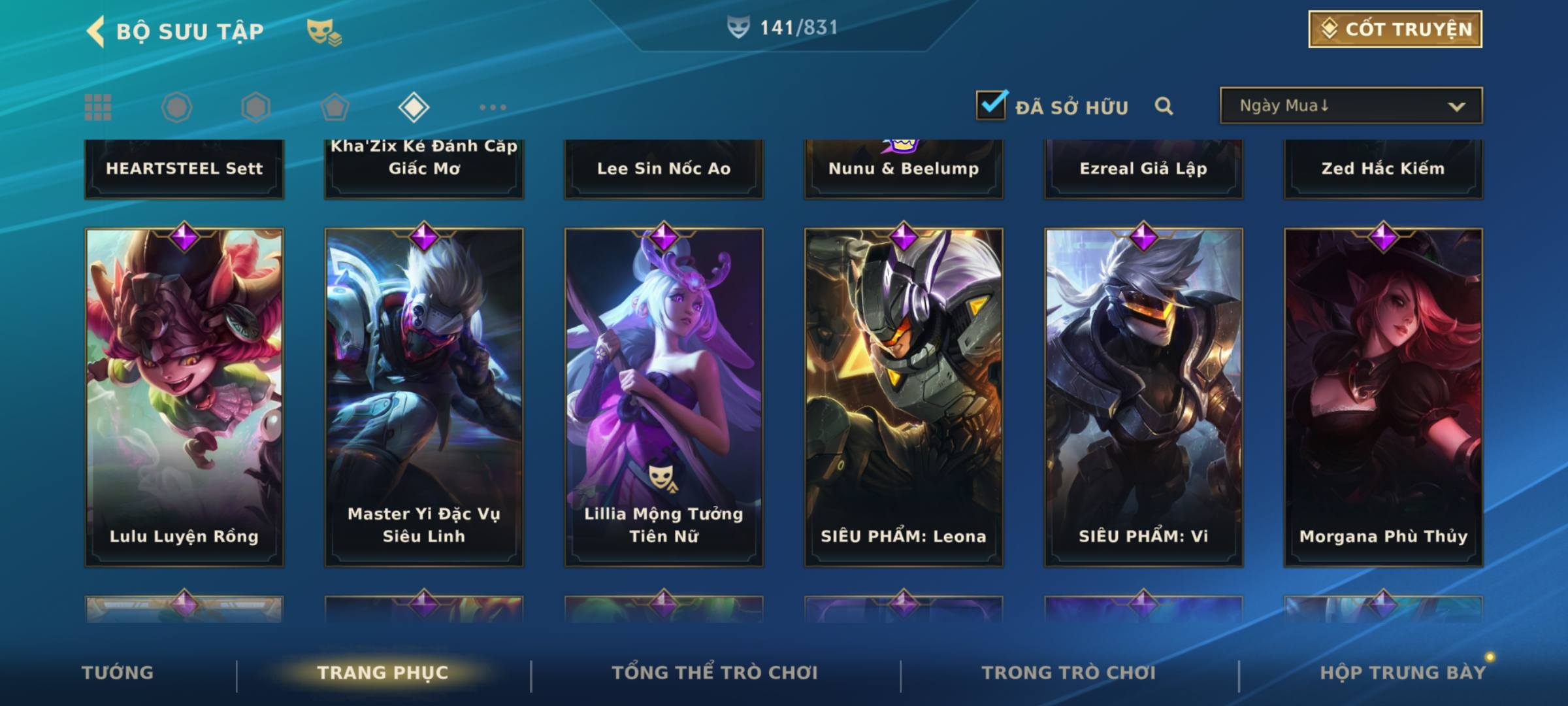Viewport: 1568px width, 706px height.
Task: Expand the Ngày Mua sort dropdown
Action: pos(1350,106)
